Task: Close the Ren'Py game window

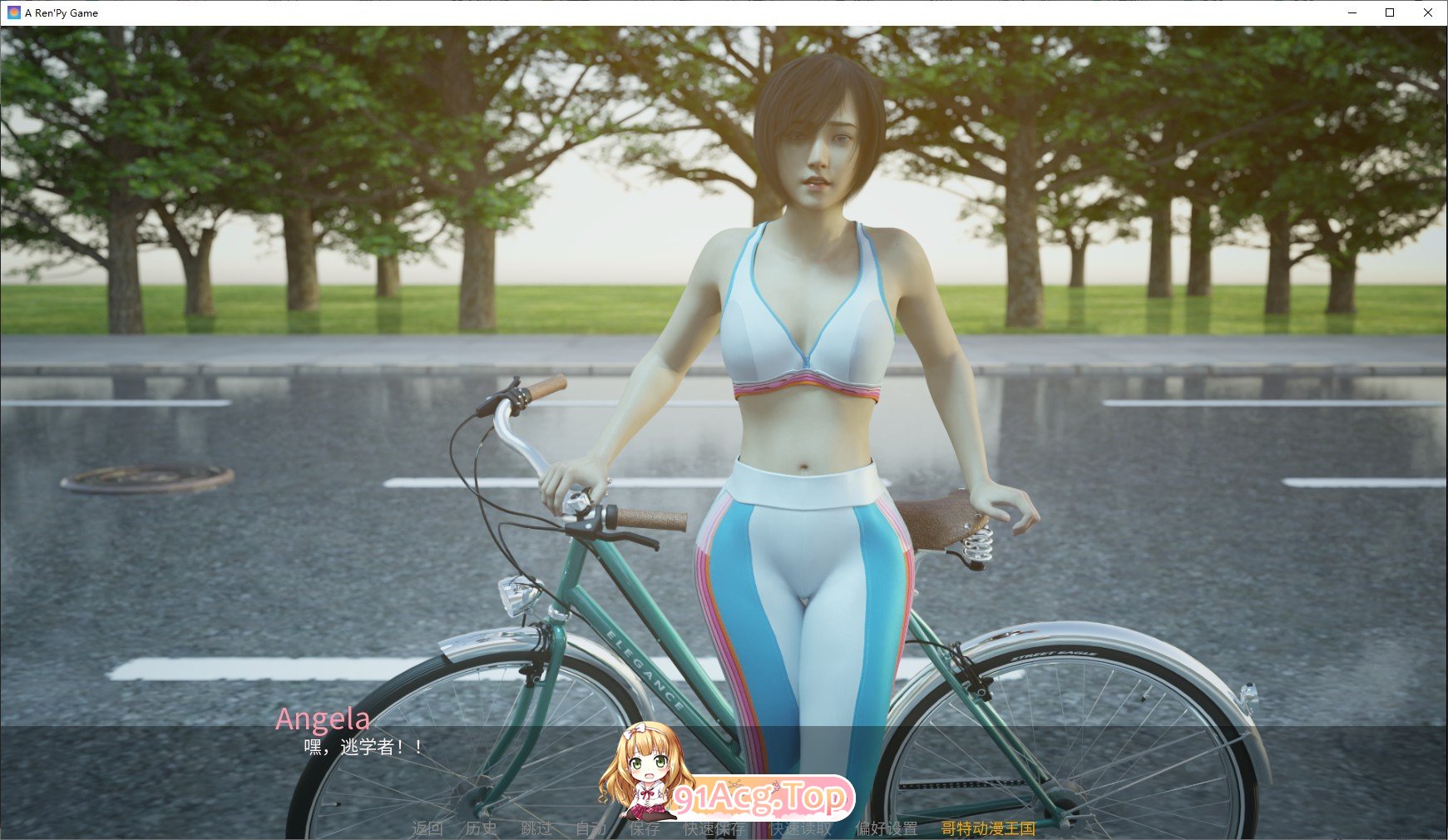Action: coord(1428,12)
